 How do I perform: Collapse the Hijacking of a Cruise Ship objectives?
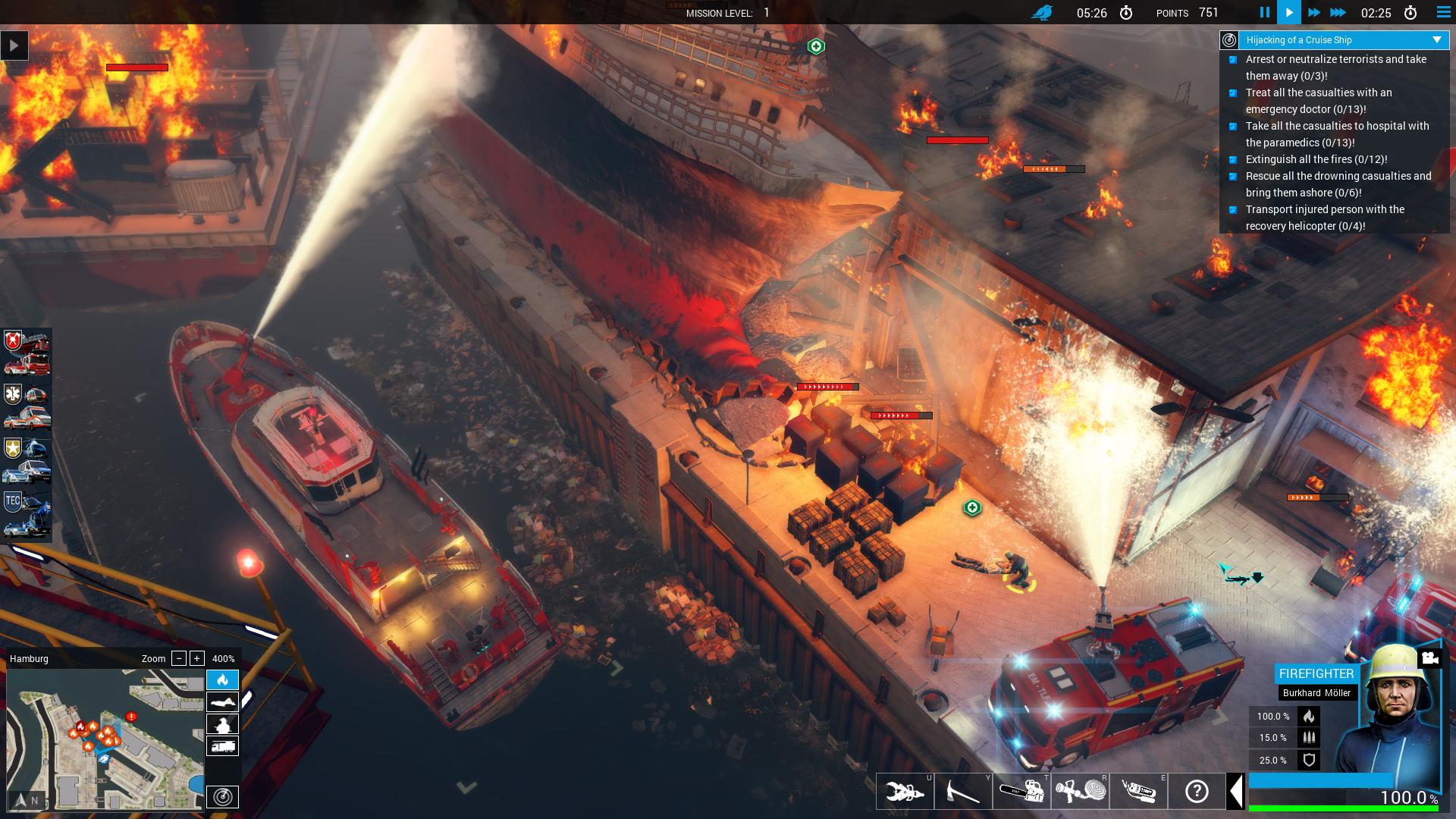point(1436,40)
